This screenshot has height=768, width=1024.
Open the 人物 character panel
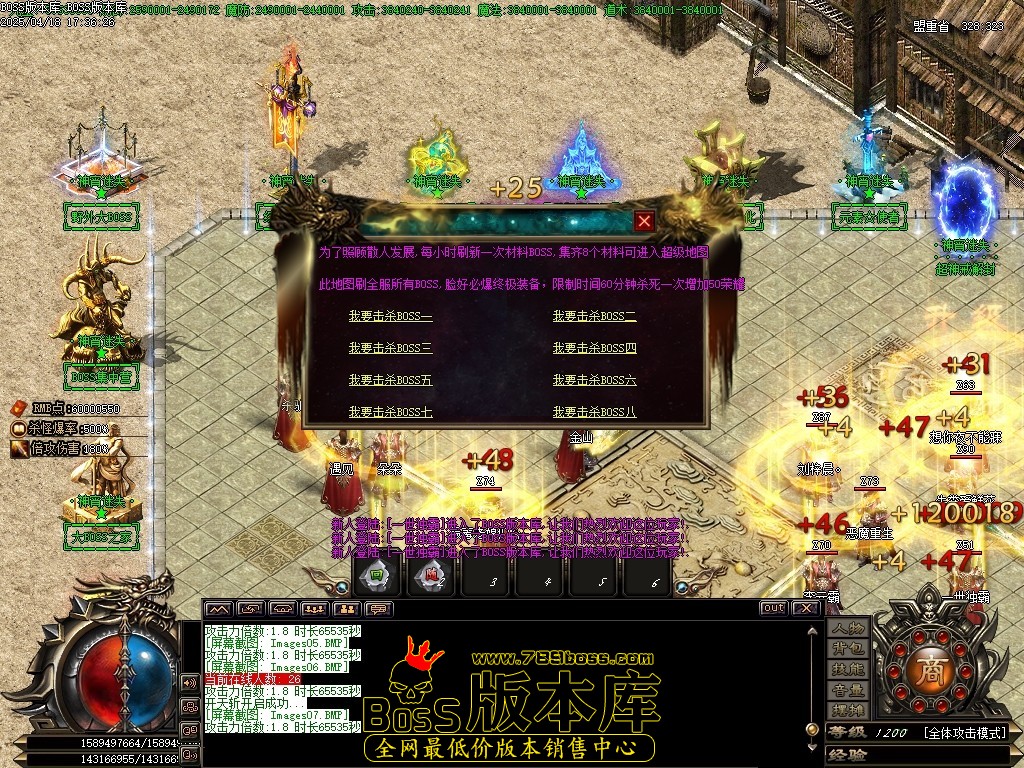(848, 628)
